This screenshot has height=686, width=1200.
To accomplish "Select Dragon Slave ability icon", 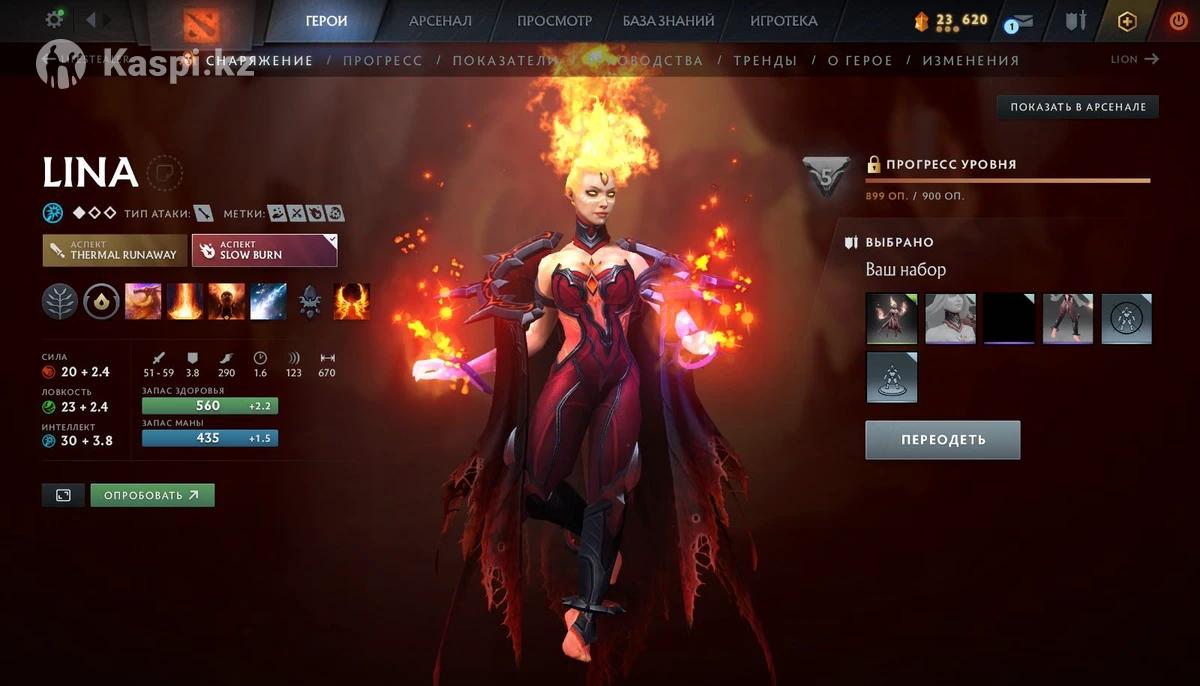I will (x=143, y=301).
